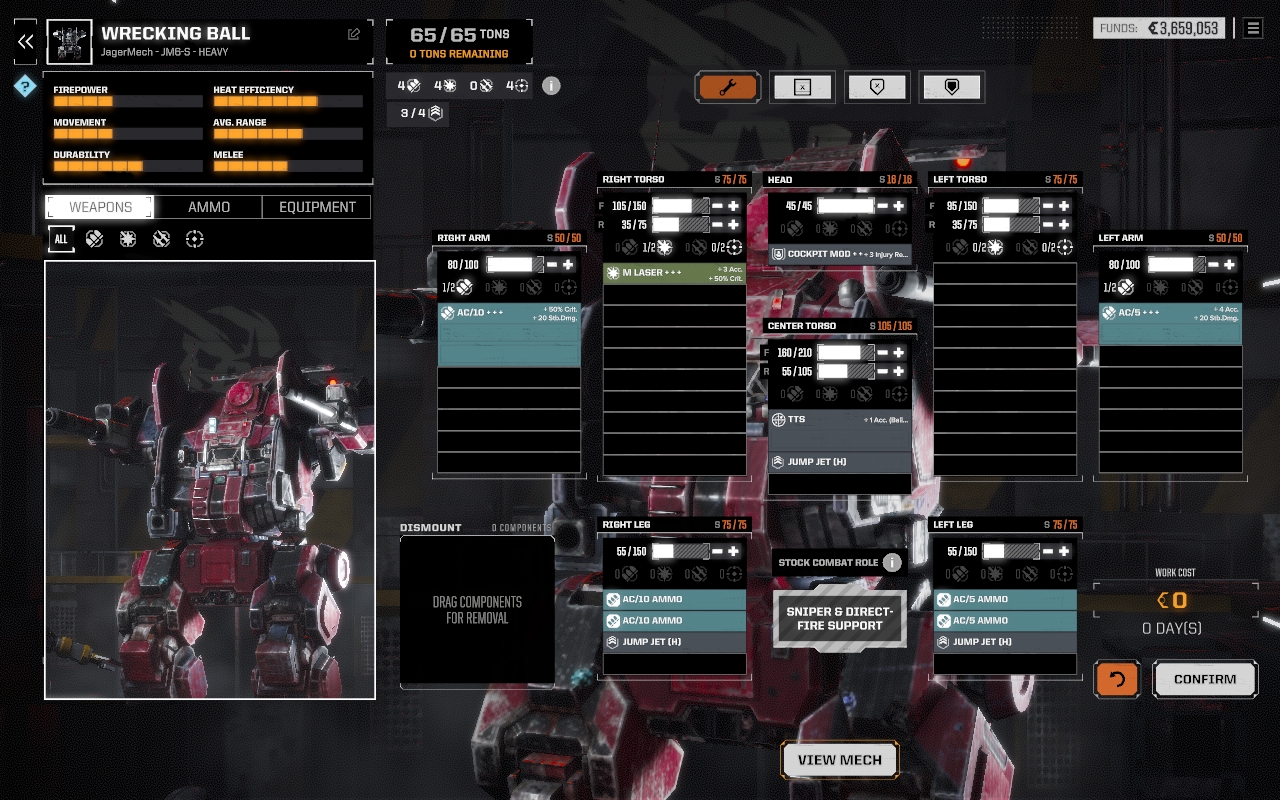Open the View Mech display
Viewport: 1280px width, 800px height.
[840, 760]
